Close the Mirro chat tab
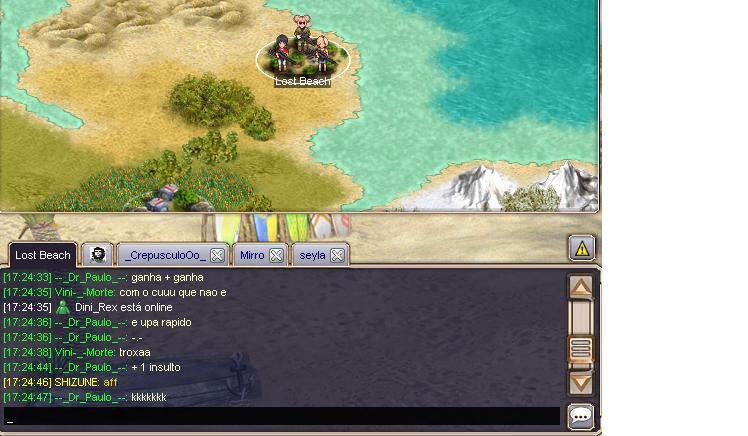Viewport: 748px width, 436px height. (x=276, y=255)
